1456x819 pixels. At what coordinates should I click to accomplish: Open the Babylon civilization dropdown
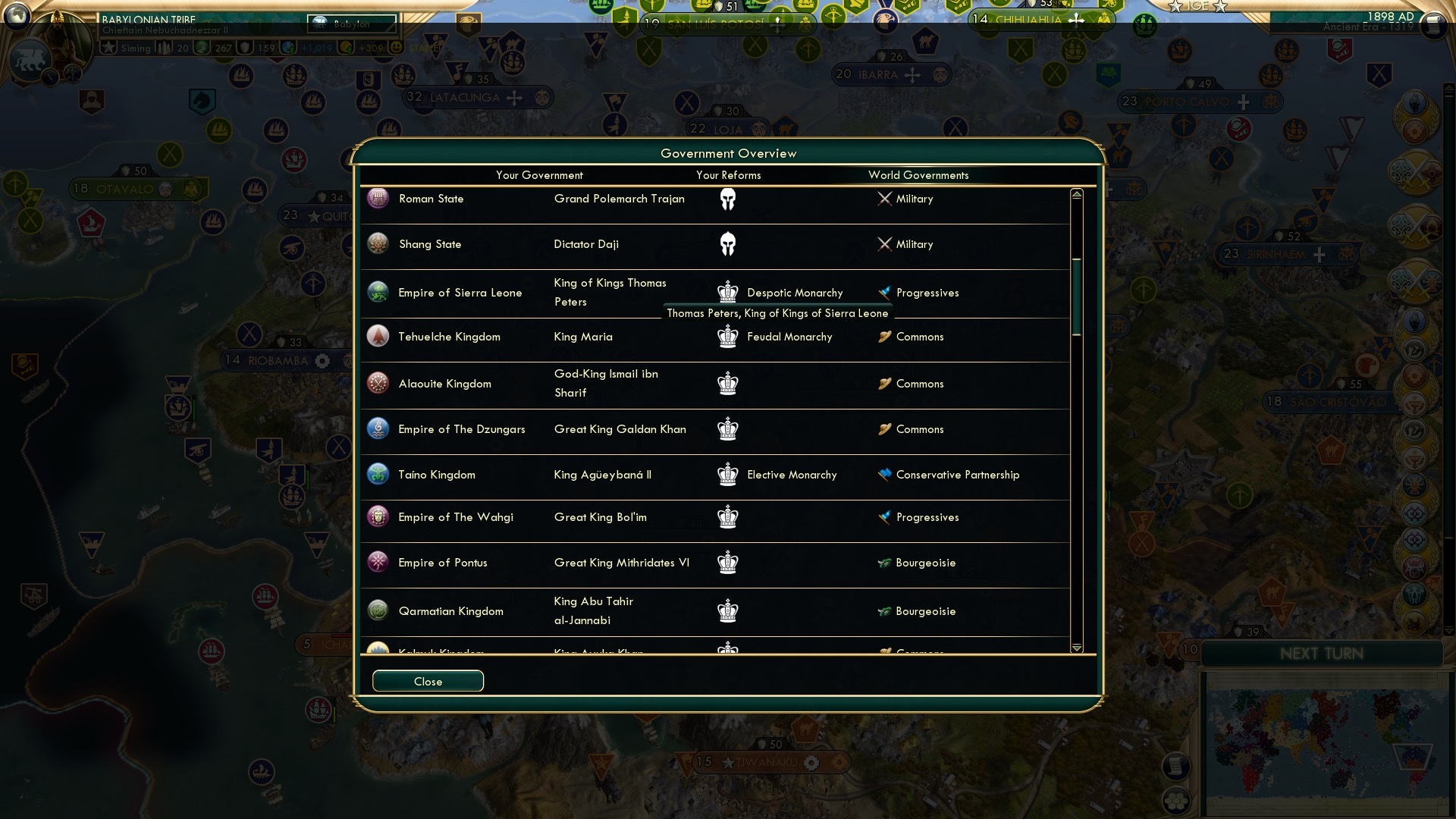click(x=350, y=24)
